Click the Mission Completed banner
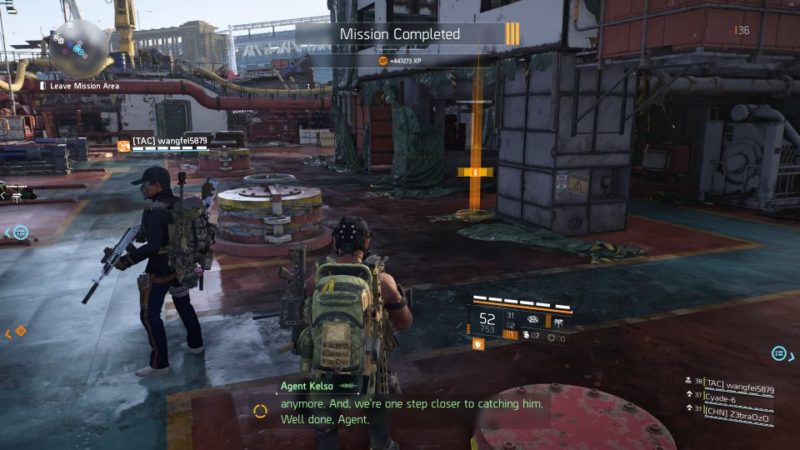Screen dimensions: 800x450 400,34
